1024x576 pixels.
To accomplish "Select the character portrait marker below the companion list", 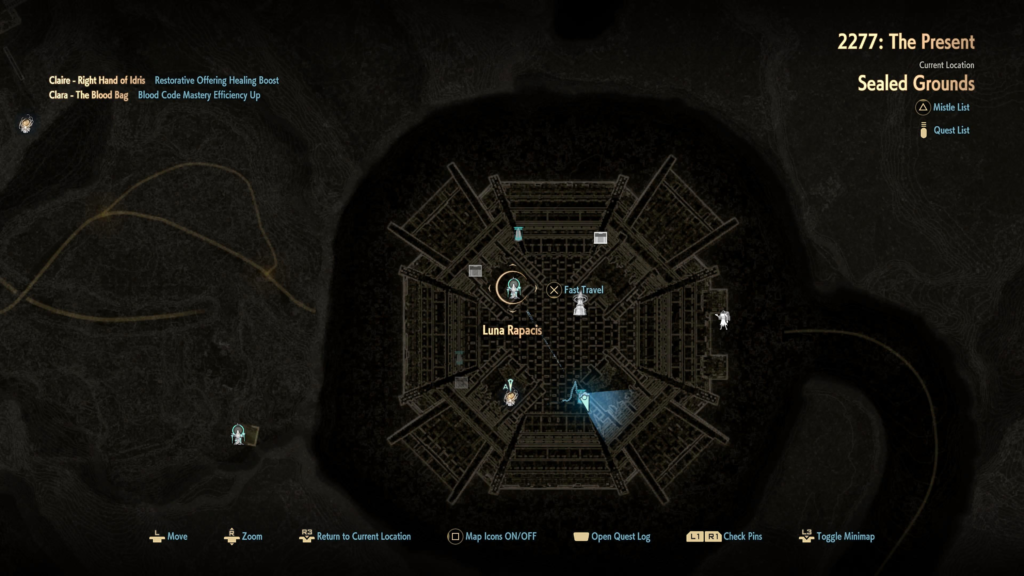I will tap(26, 125).
